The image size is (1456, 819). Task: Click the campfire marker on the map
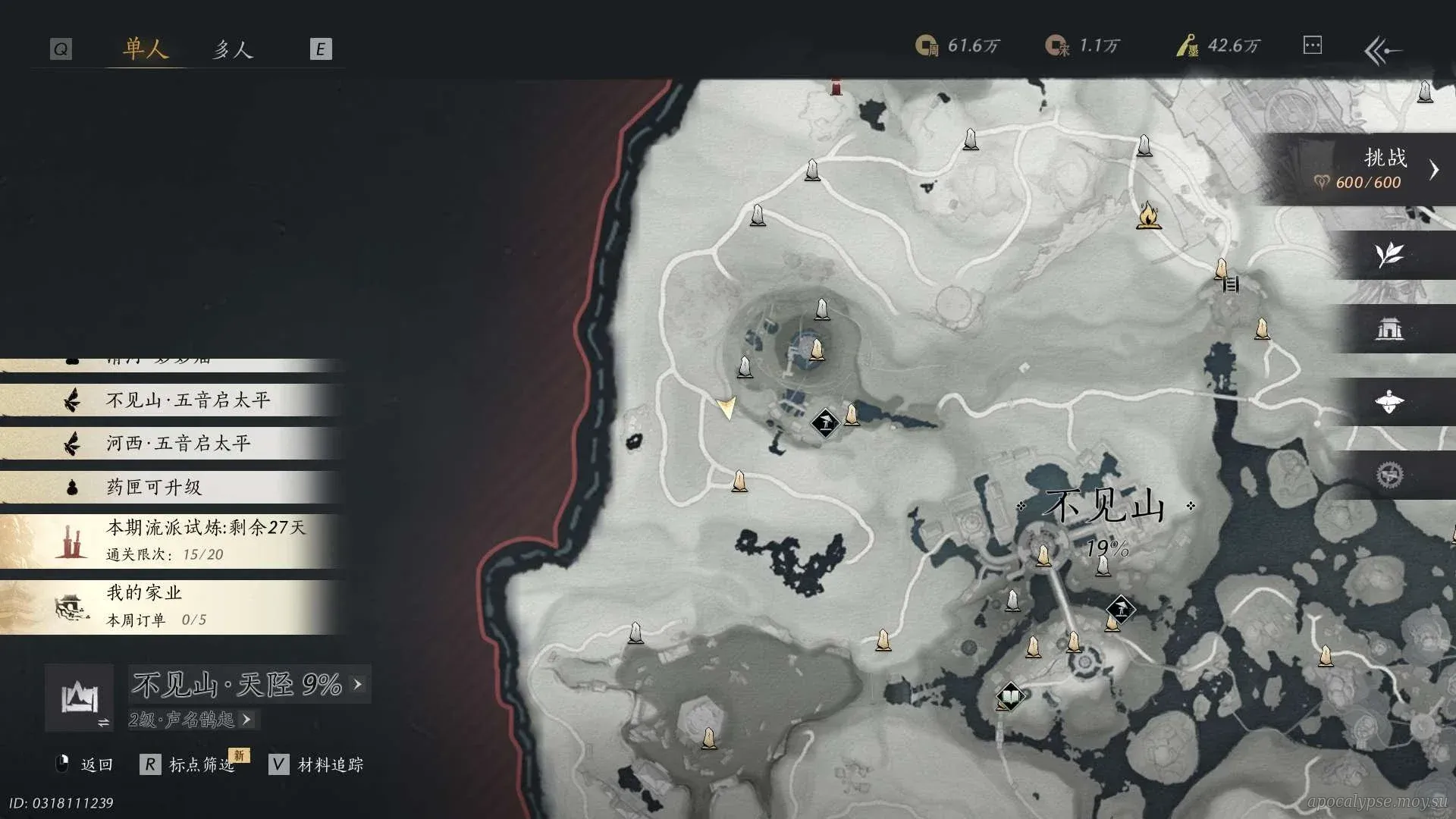click(x=1149, y=215)
